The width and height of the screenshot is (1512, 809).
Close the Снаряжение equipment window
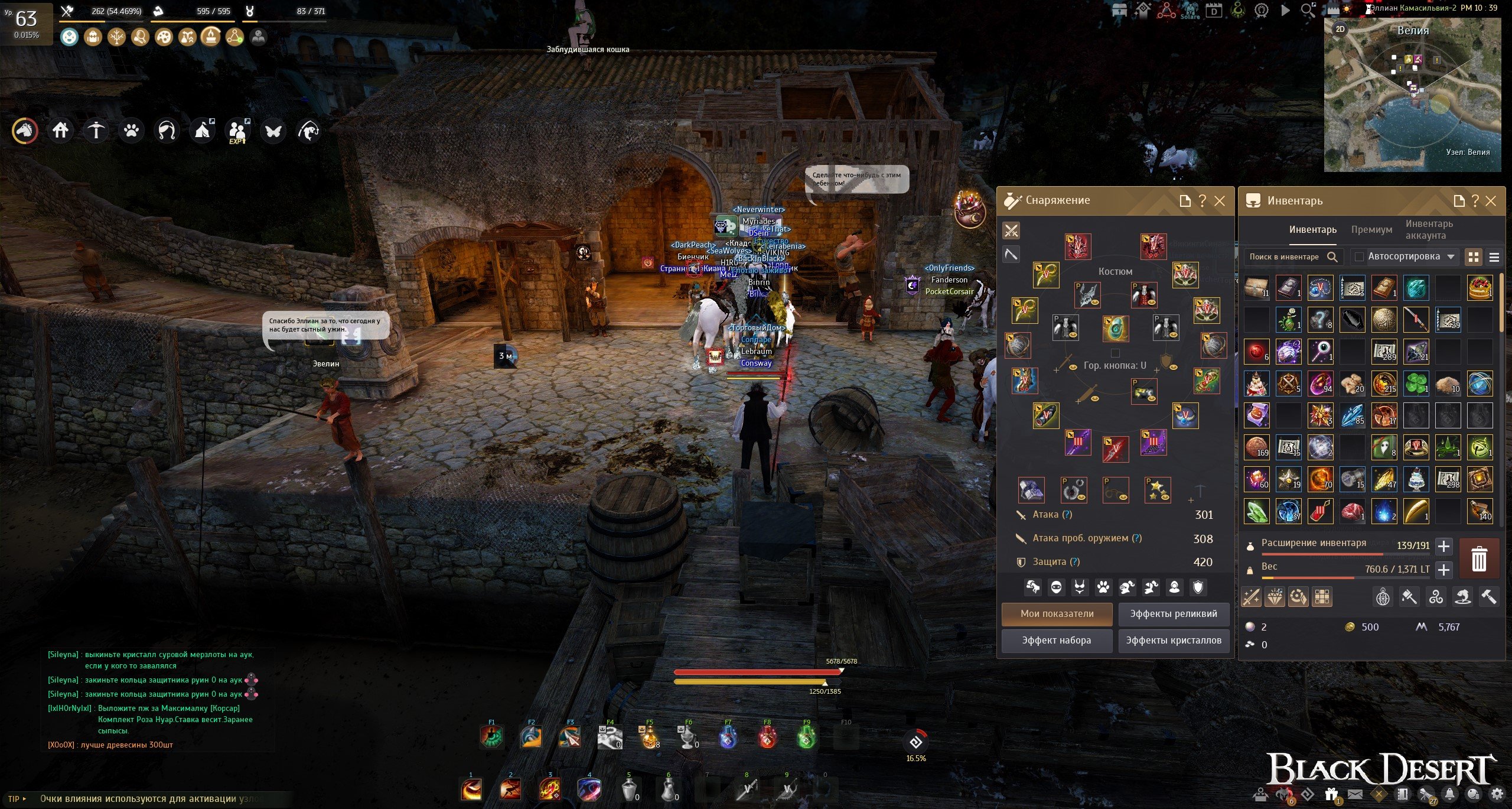point(1220,201)
